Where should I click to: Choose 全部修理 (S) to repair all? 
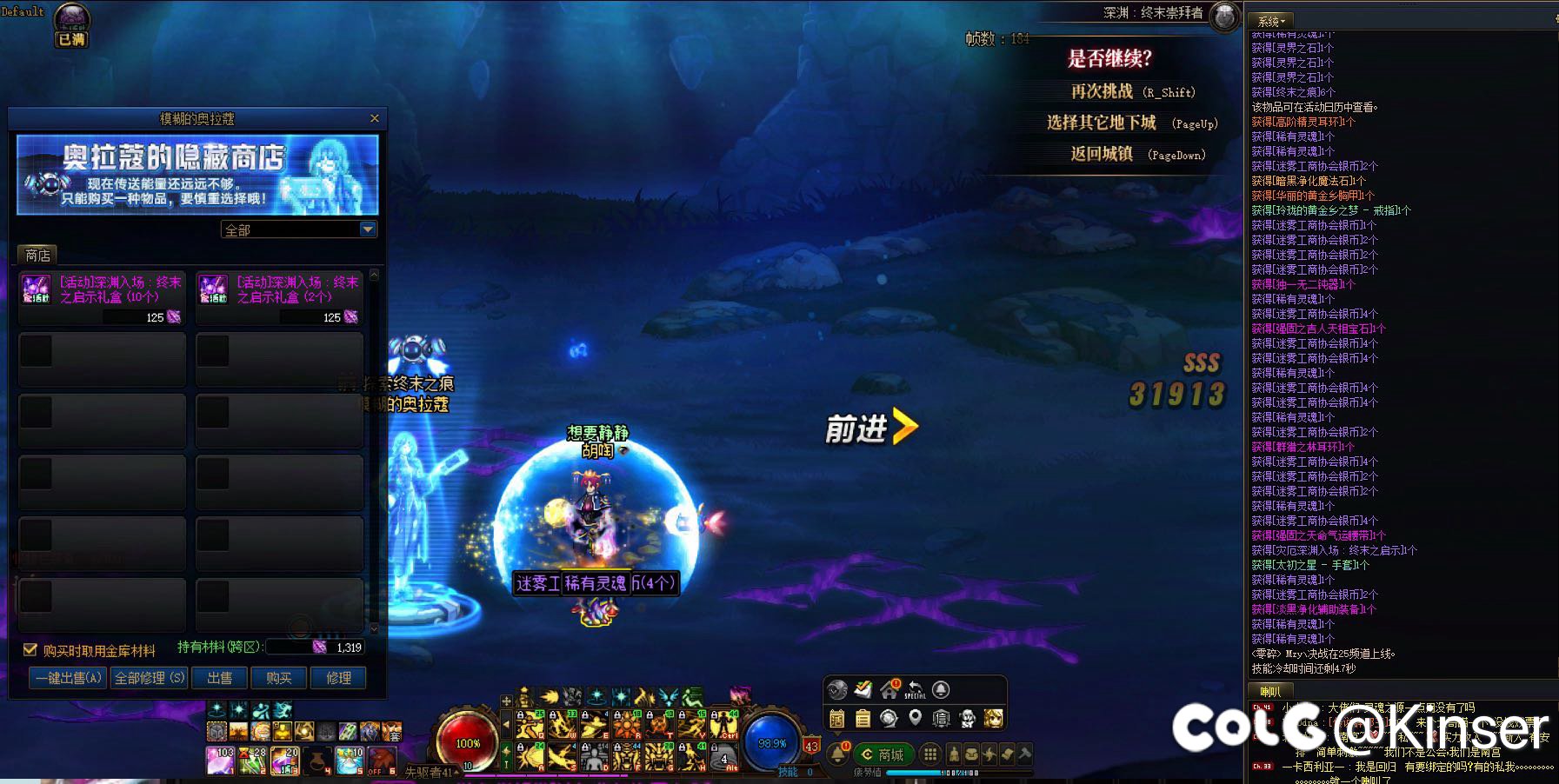click(150, 678)
